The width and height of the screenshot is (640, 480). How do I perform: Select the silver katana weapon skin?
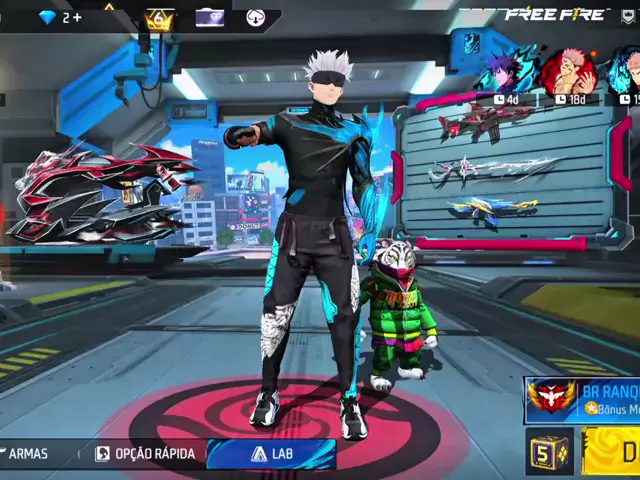[482, 170]
